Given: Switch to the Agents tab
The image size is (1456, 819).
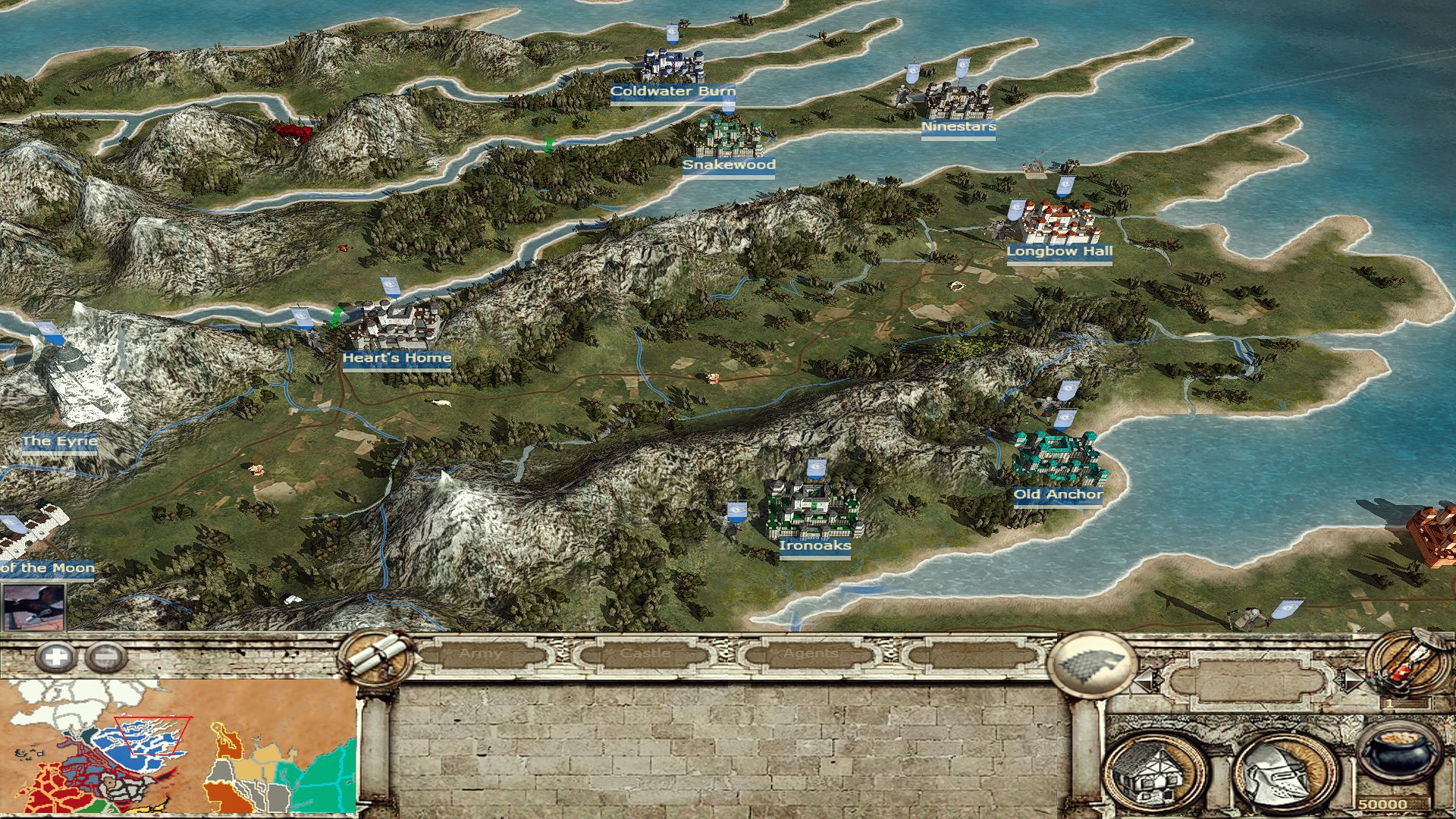Looking at the screenshot, I should pyautogui.click(x=810, y=654).
